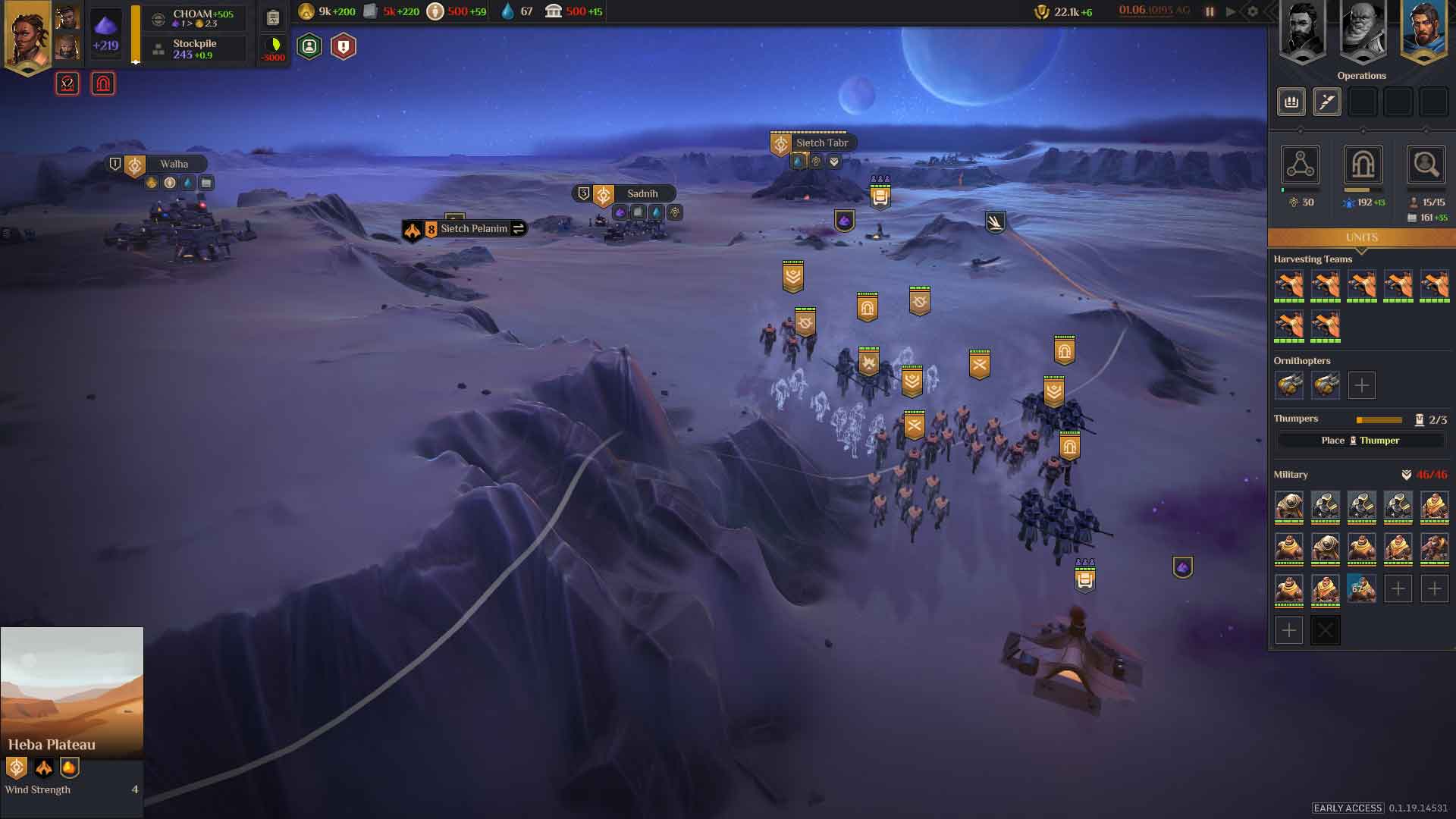
Task: Pause the game with the pause button
Action: pyautogui.click(x=1210, y=11)
